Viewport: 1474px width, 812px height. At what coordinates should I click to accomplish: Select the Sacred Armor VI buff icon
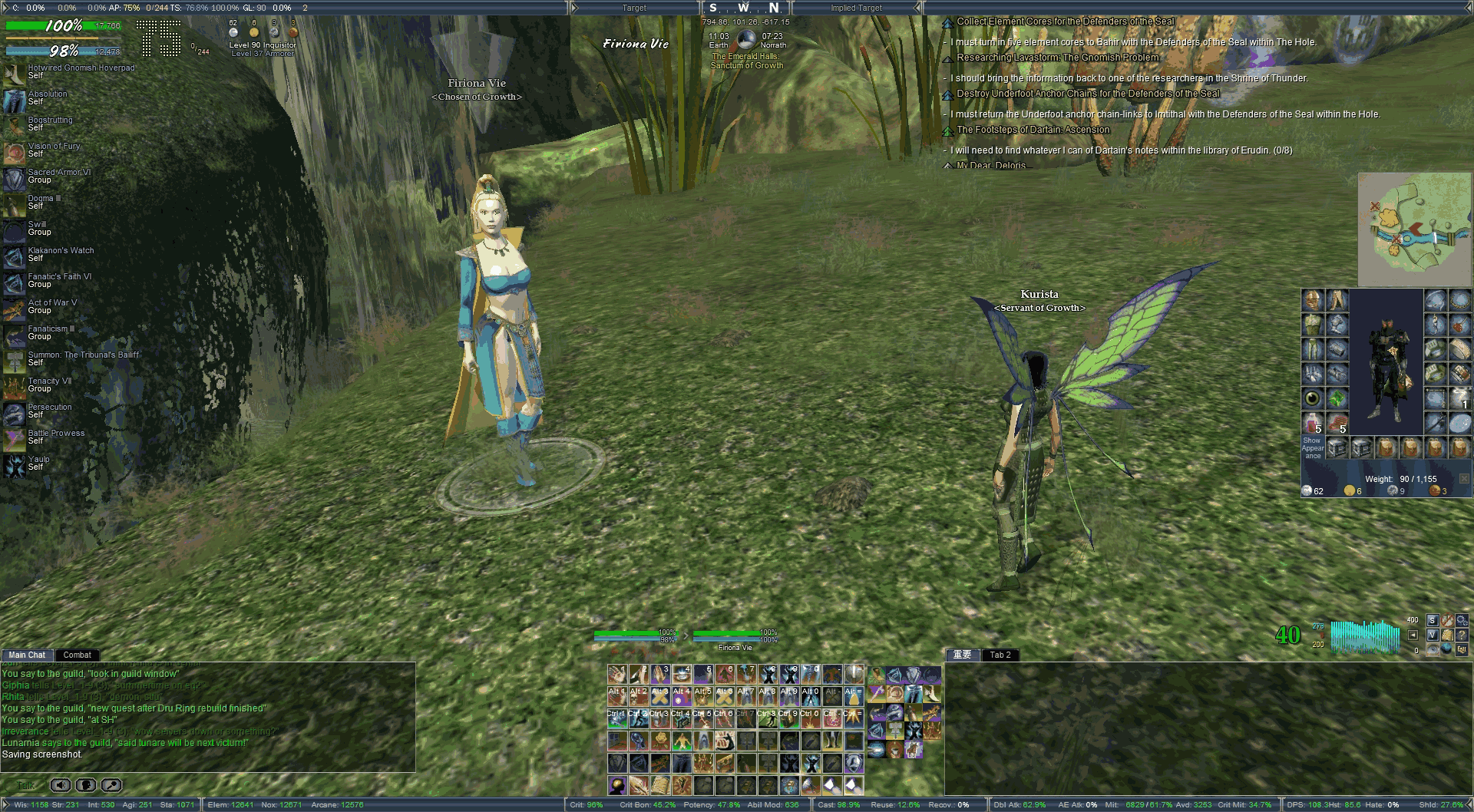pos(14,178)
